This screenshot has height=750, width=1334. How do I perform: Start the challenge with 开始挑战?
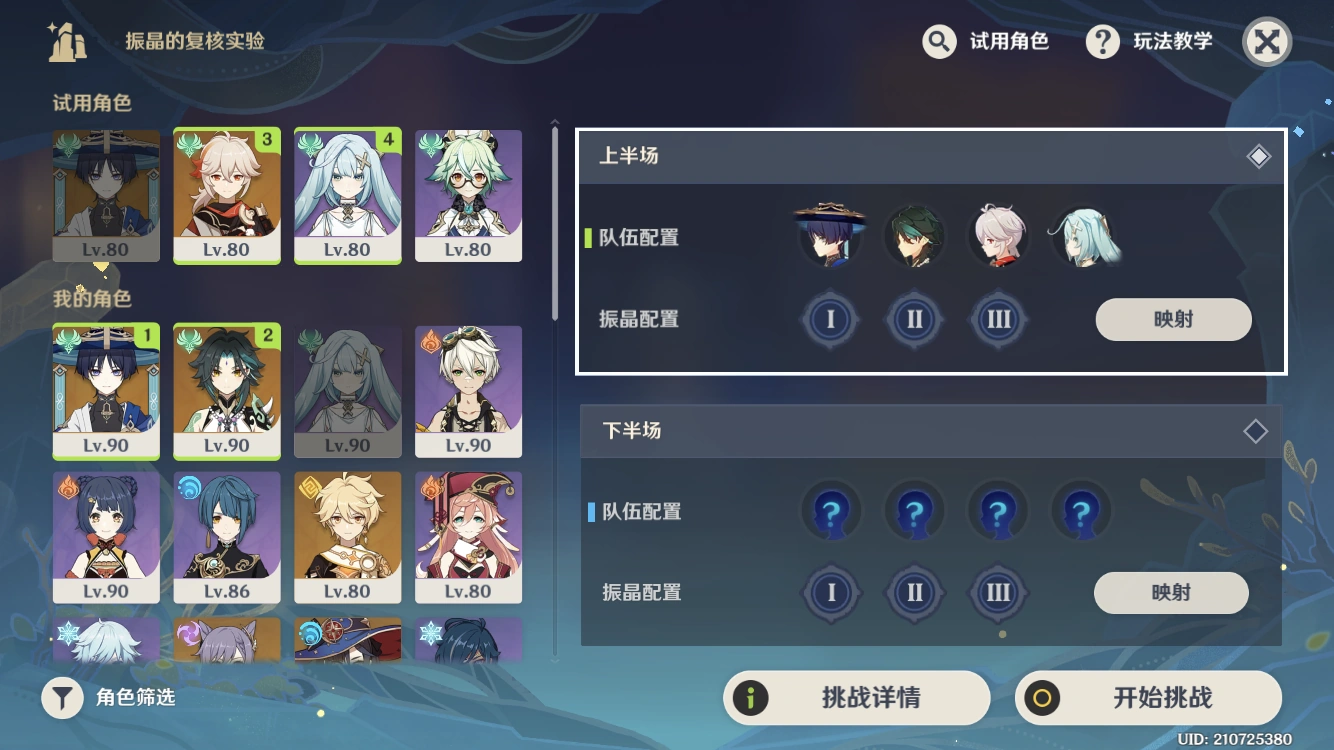pyautogui.click(x=1148, y=698)
